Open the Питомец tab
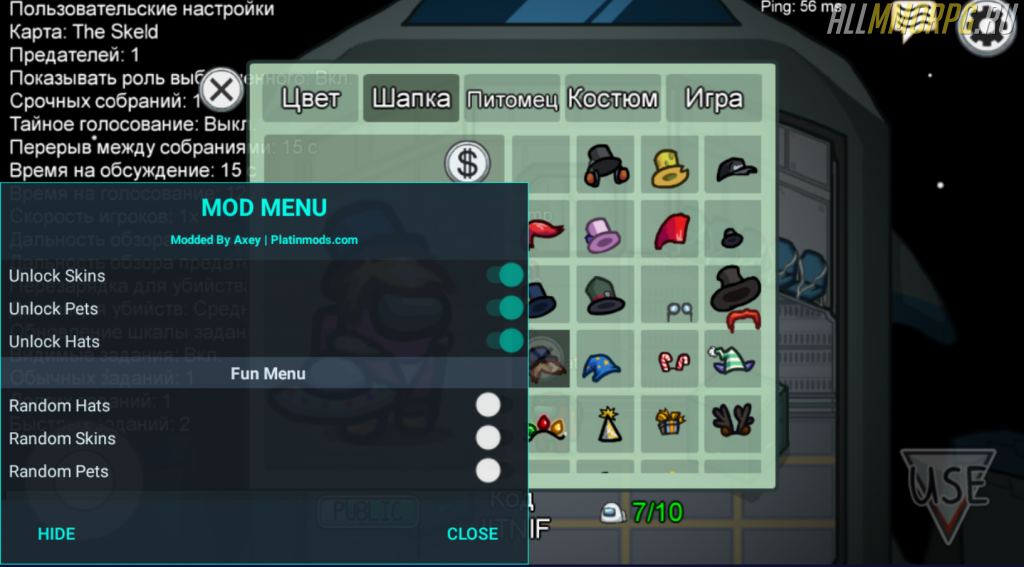 coord(512,100)
